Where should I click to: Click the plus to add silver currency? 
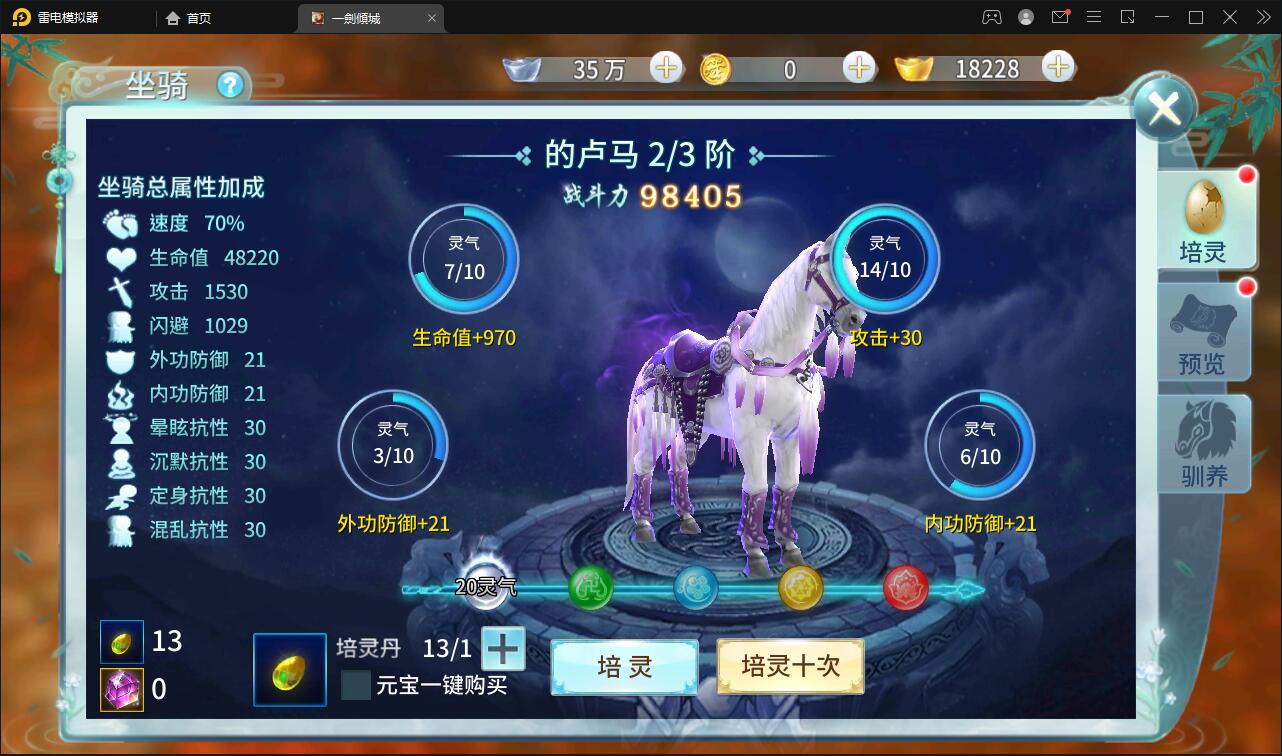coord(664,68)
